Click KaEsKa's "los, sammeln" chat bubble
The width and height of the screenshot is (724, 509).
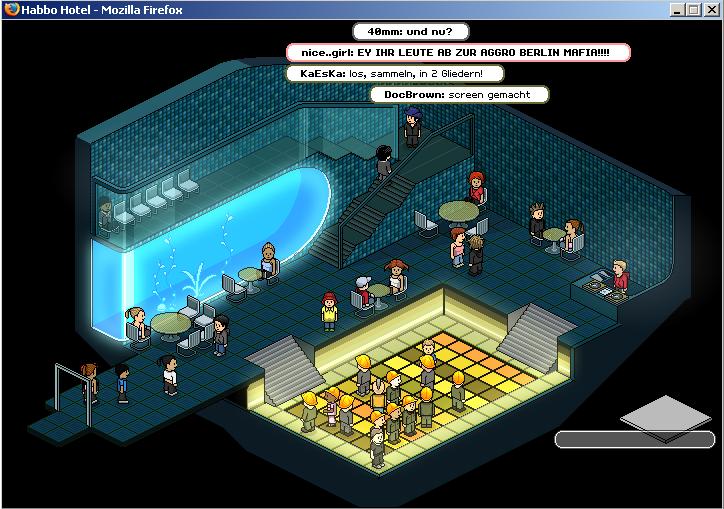coord(395,73)
